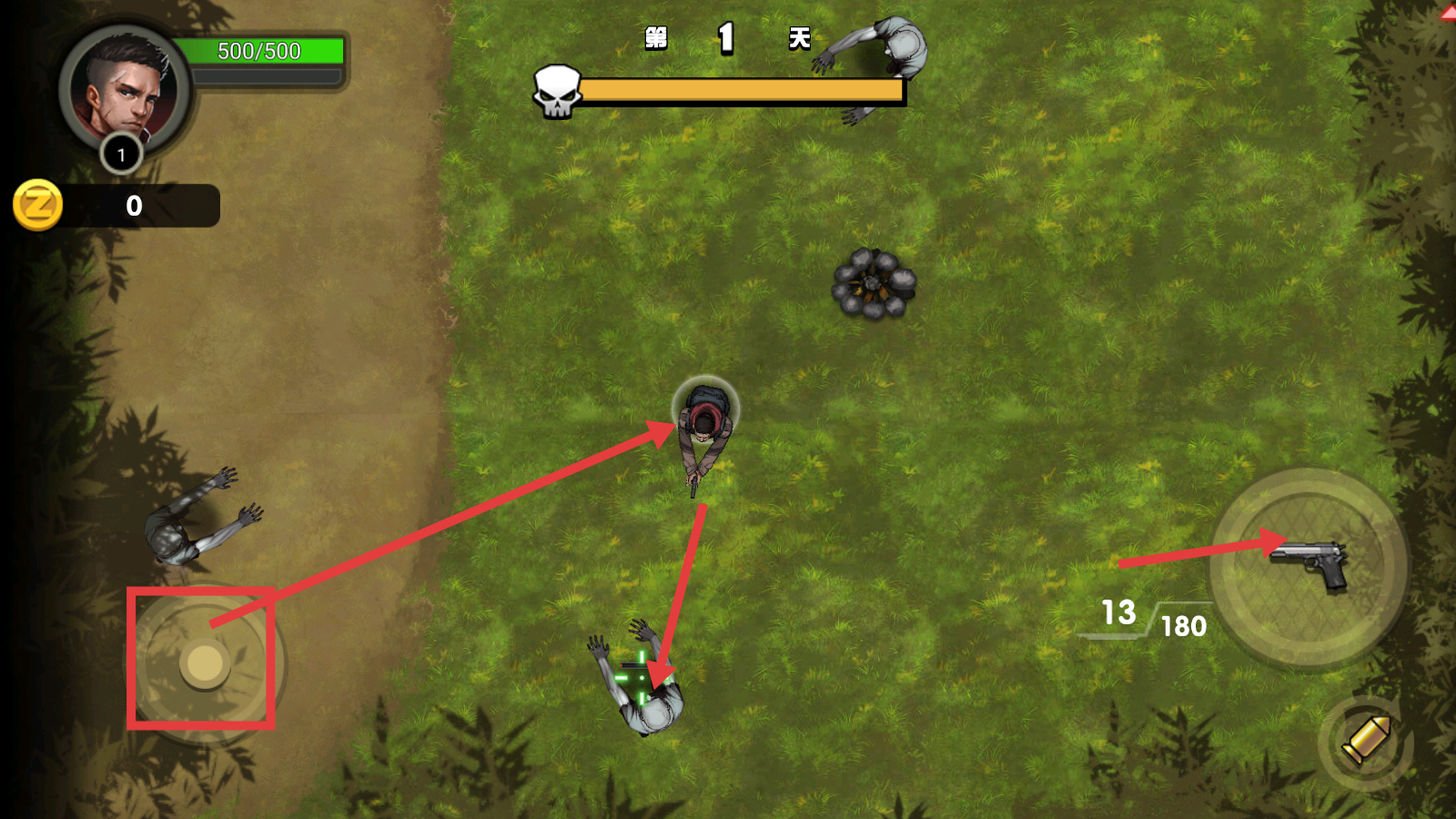Image resolution: width=1456 pixels, height=819 pixels.
Task: Tap the bullet reload button
Action: click(x=1365, y=742)
